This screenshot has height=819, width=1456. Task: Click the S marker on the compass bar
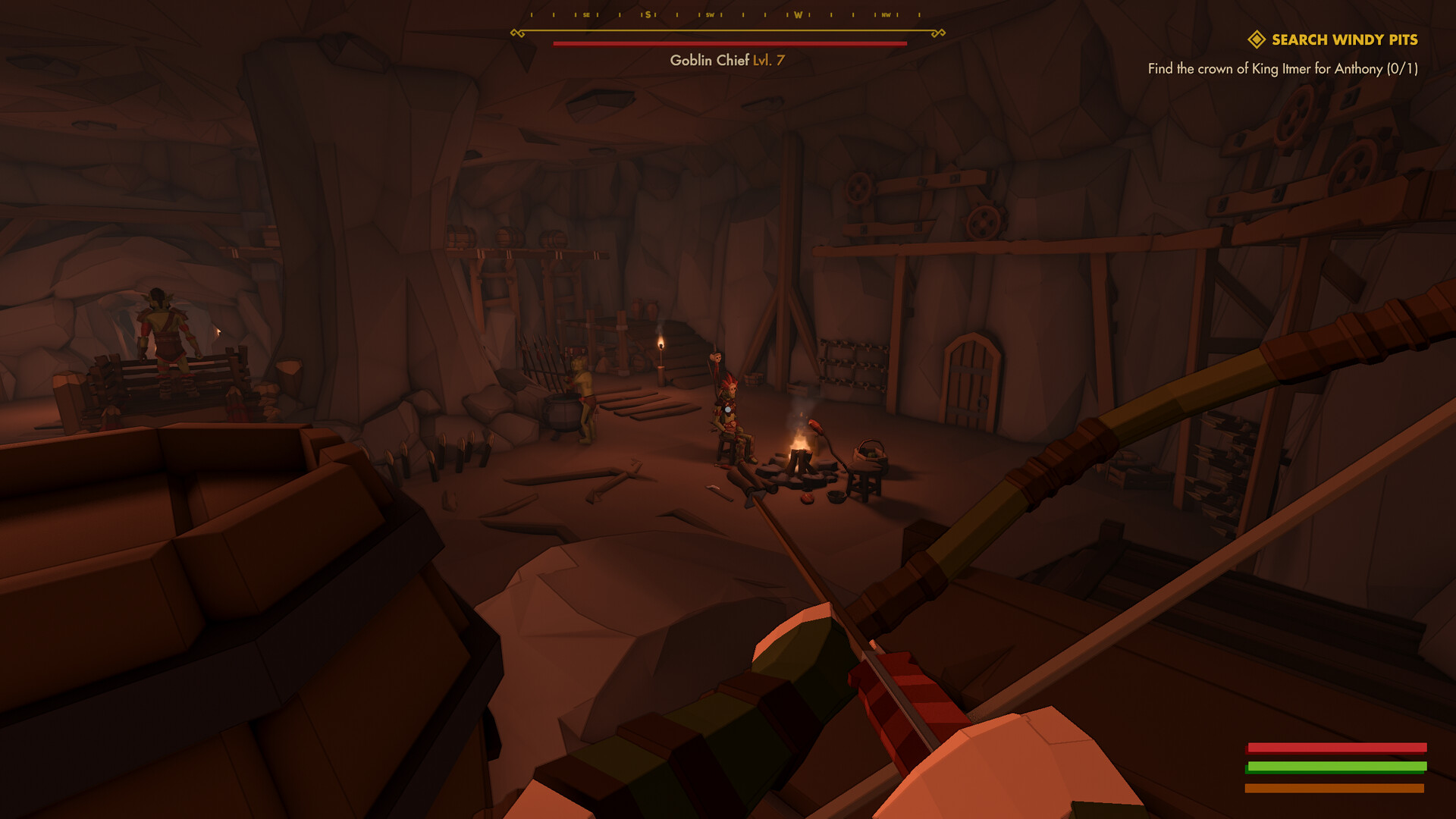(x=649, y=13)
